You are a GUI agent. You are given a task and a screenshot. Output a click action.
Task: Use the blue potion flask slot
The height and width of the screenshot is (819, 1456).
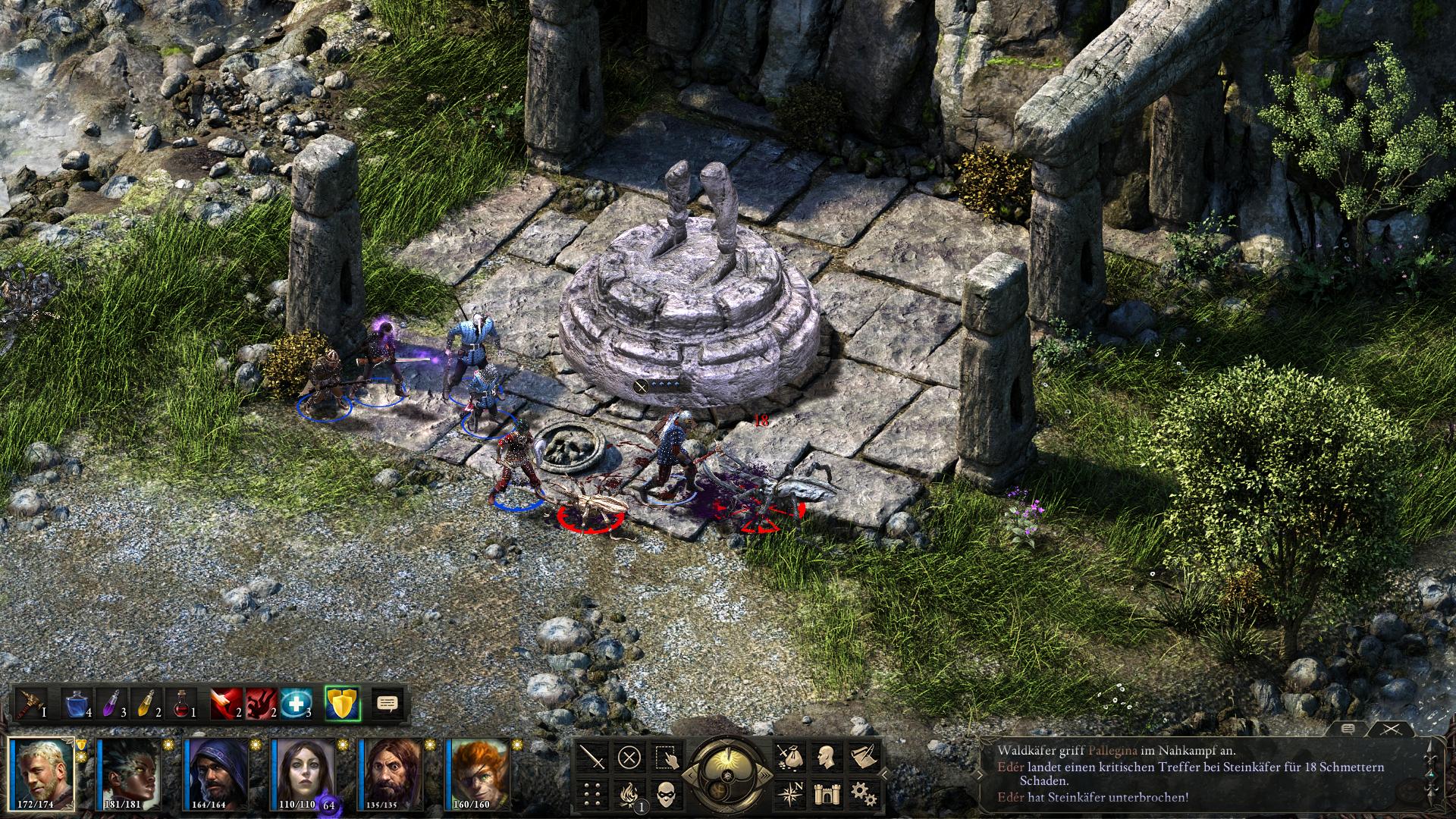79,704
